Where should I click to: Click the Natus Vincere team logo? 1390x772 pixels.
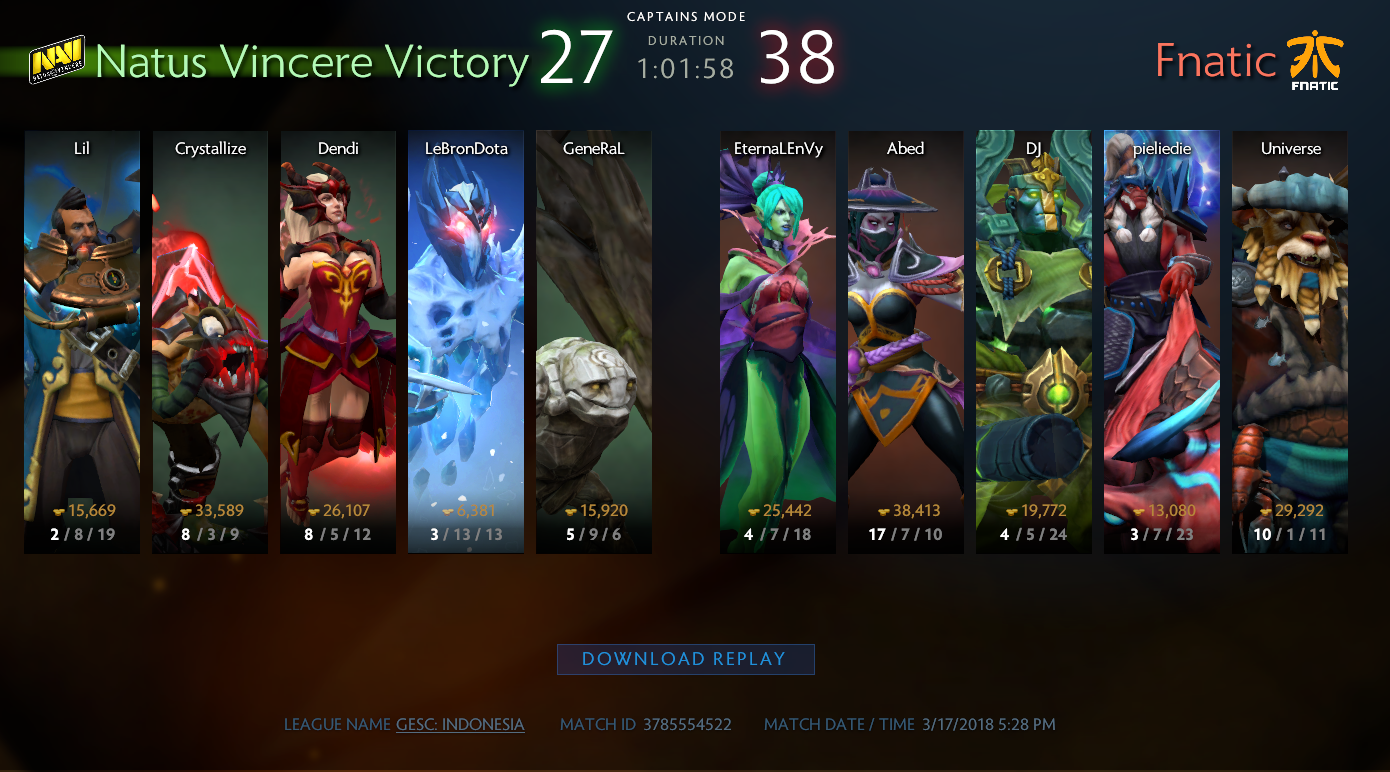pyautogui.click(x=56, y=60)
